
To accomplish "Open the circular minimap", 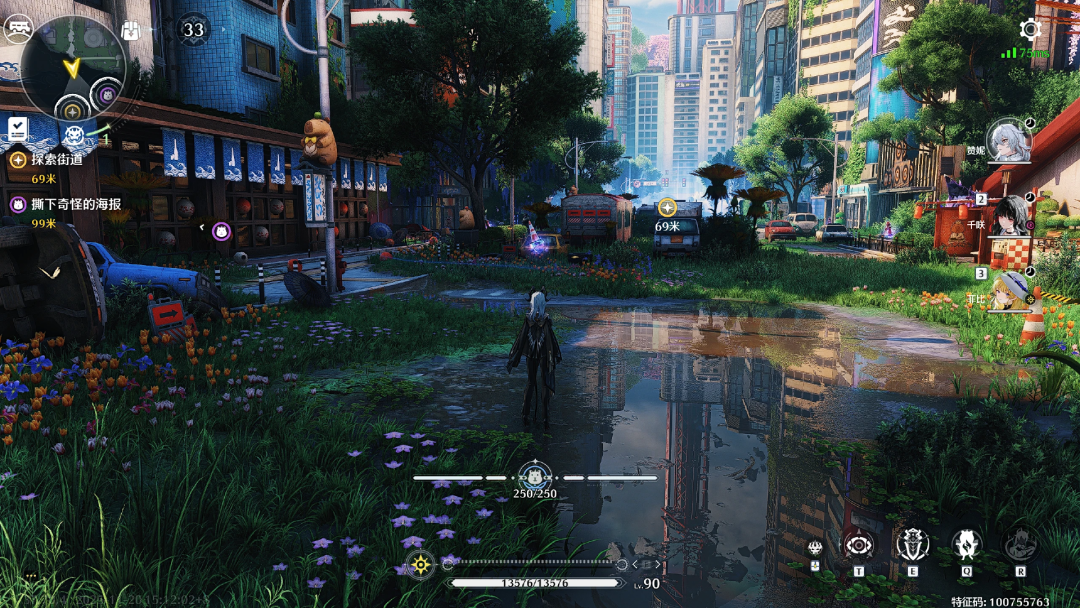I will (71, 68).
